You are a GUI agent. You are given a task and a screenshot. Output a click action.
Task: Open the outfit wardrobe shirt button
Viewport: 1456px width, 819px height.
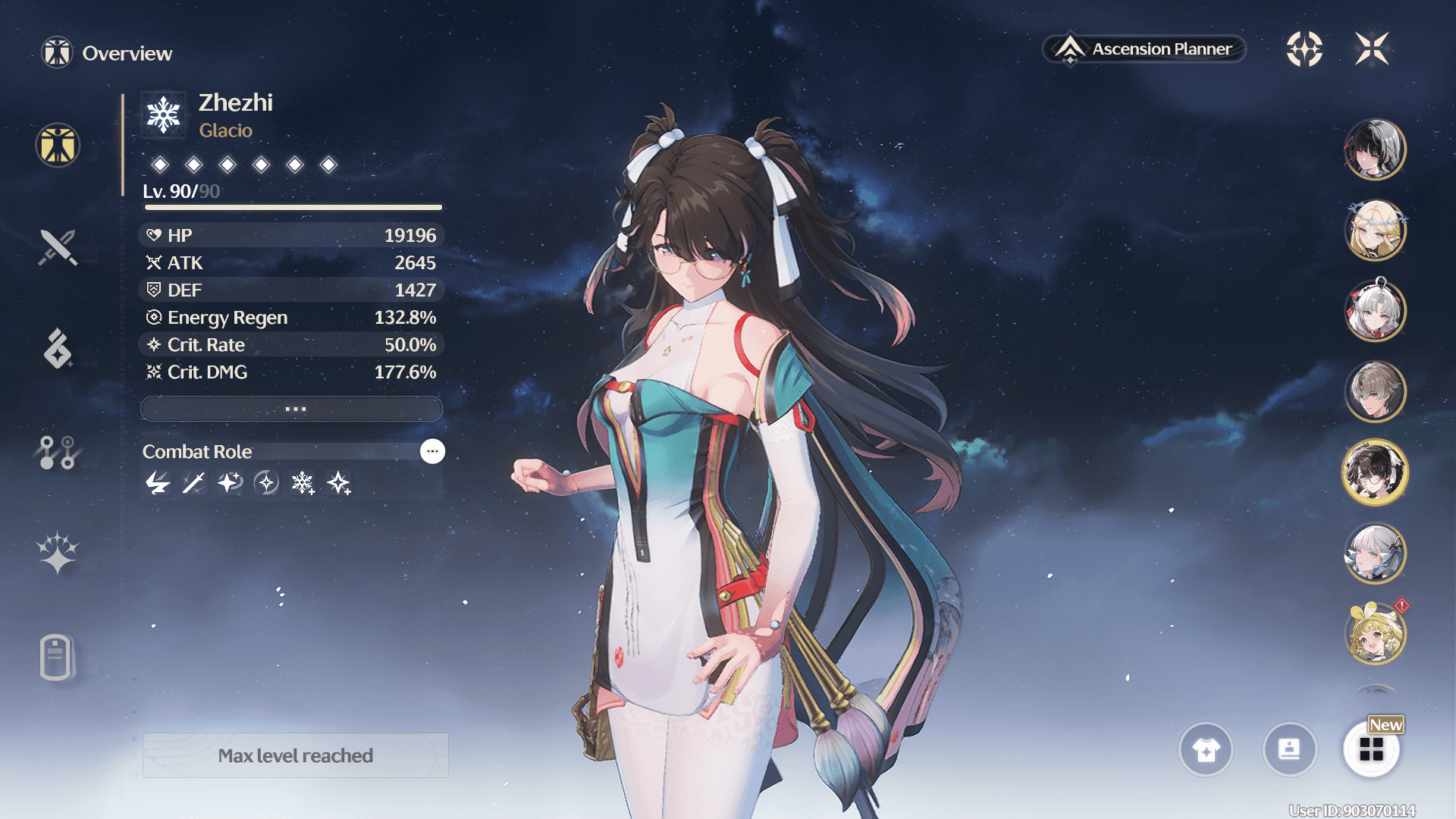coord(1206,750)
